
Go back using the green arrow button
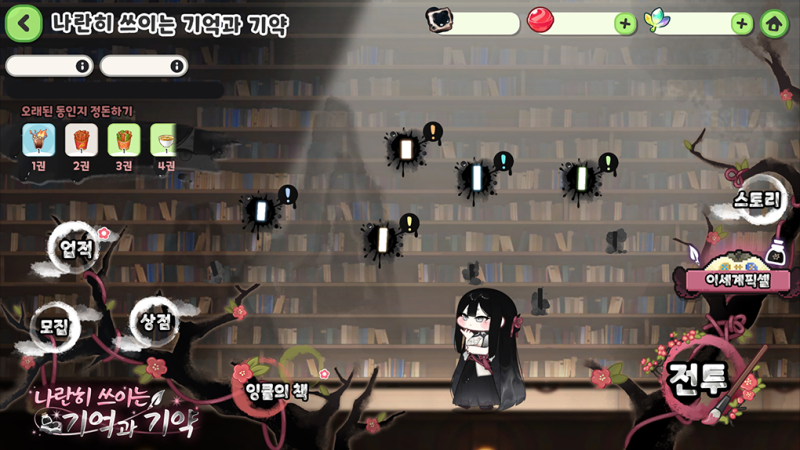(23, 22)
